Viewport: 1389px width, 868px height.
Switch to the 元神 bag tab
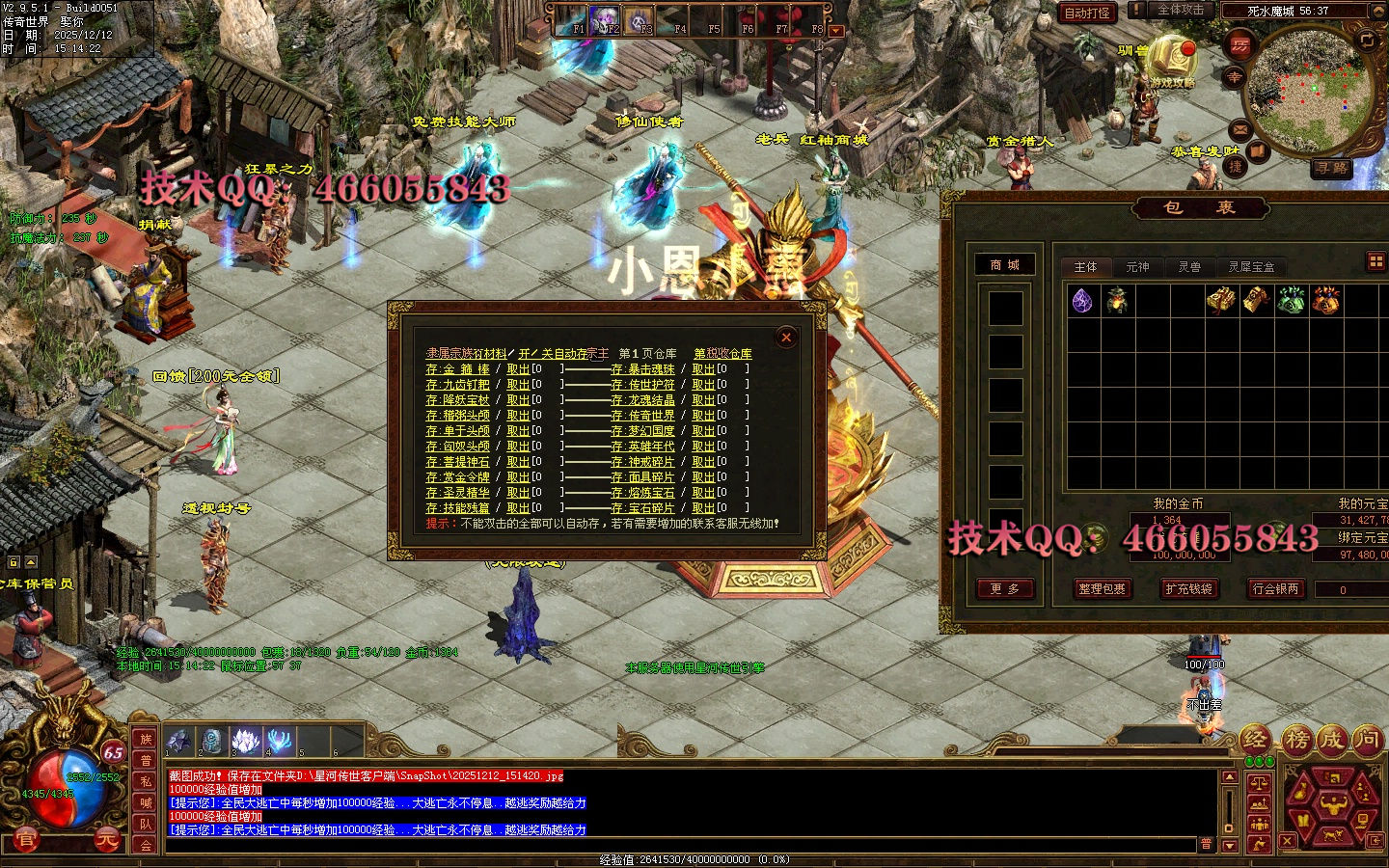pyautogui.click(x=1137, y=266)
